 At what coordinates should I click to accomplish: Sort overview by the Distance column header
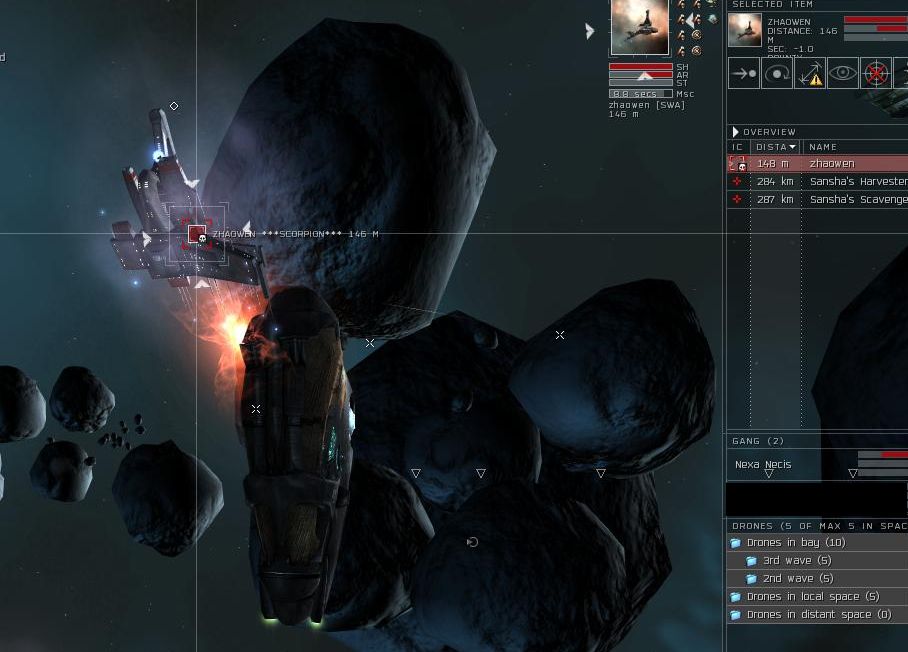pos(775,147)
